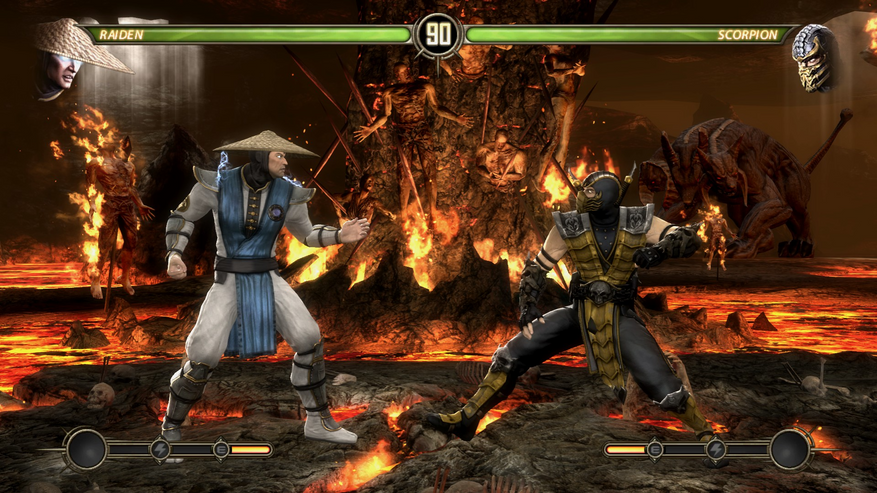Click the round orb on Raiden's super meter
Screen dimensions: 877x493
[x=85, y=449]
